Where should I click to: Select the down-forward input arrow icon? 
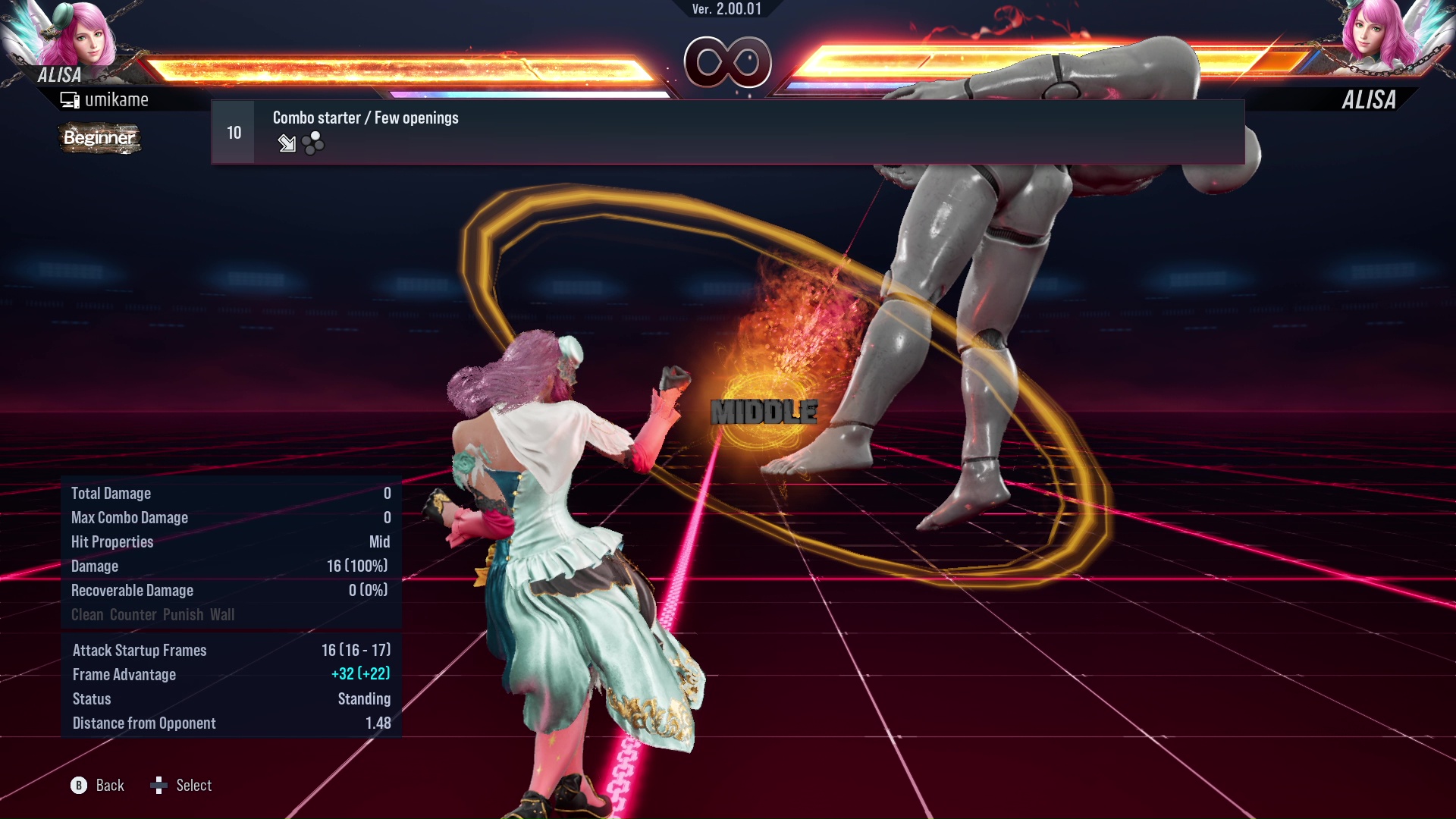(x=287, y=144)
